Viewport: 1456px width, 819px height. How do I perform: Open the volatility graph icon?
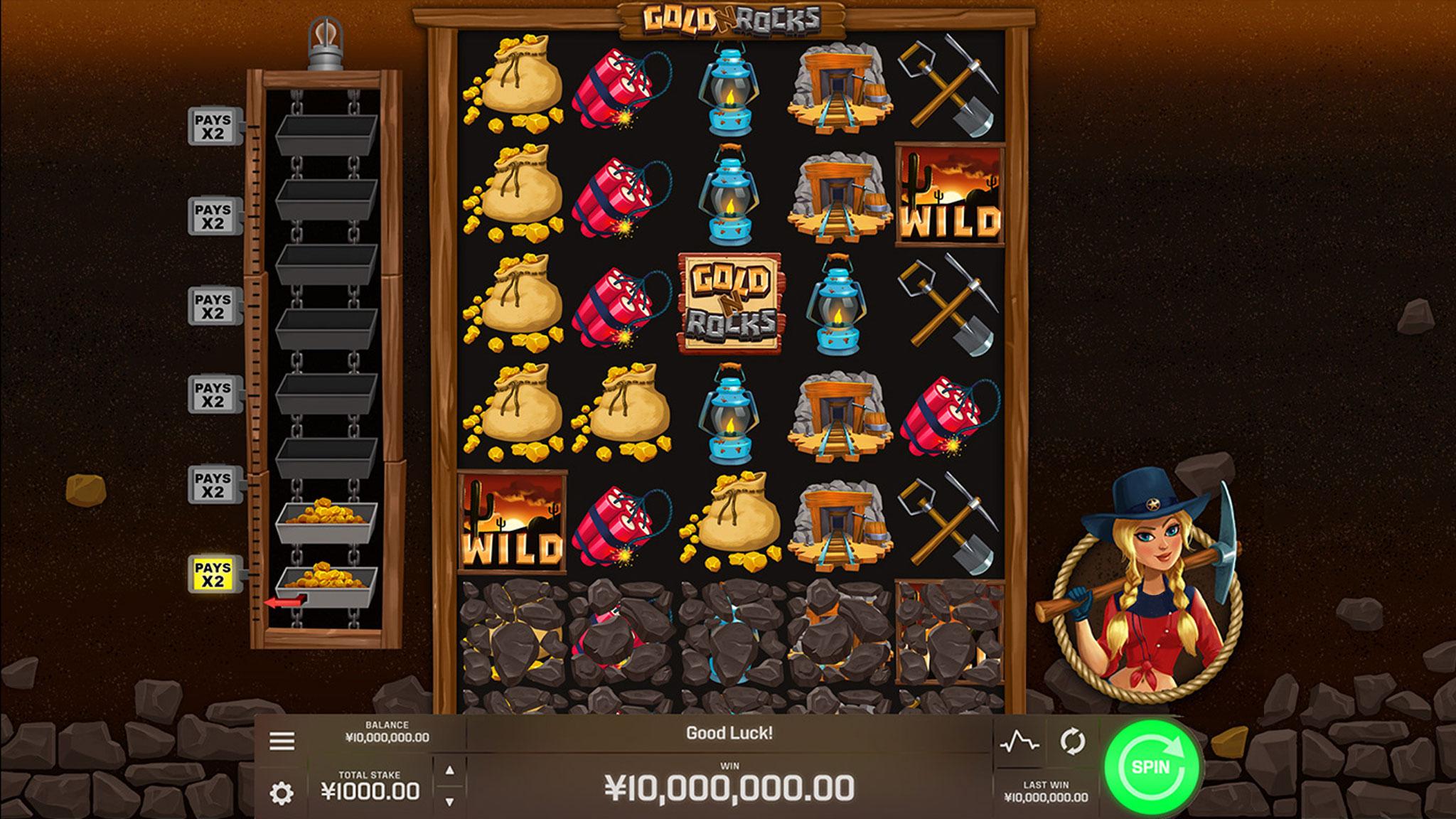[x=1019, y=743]
